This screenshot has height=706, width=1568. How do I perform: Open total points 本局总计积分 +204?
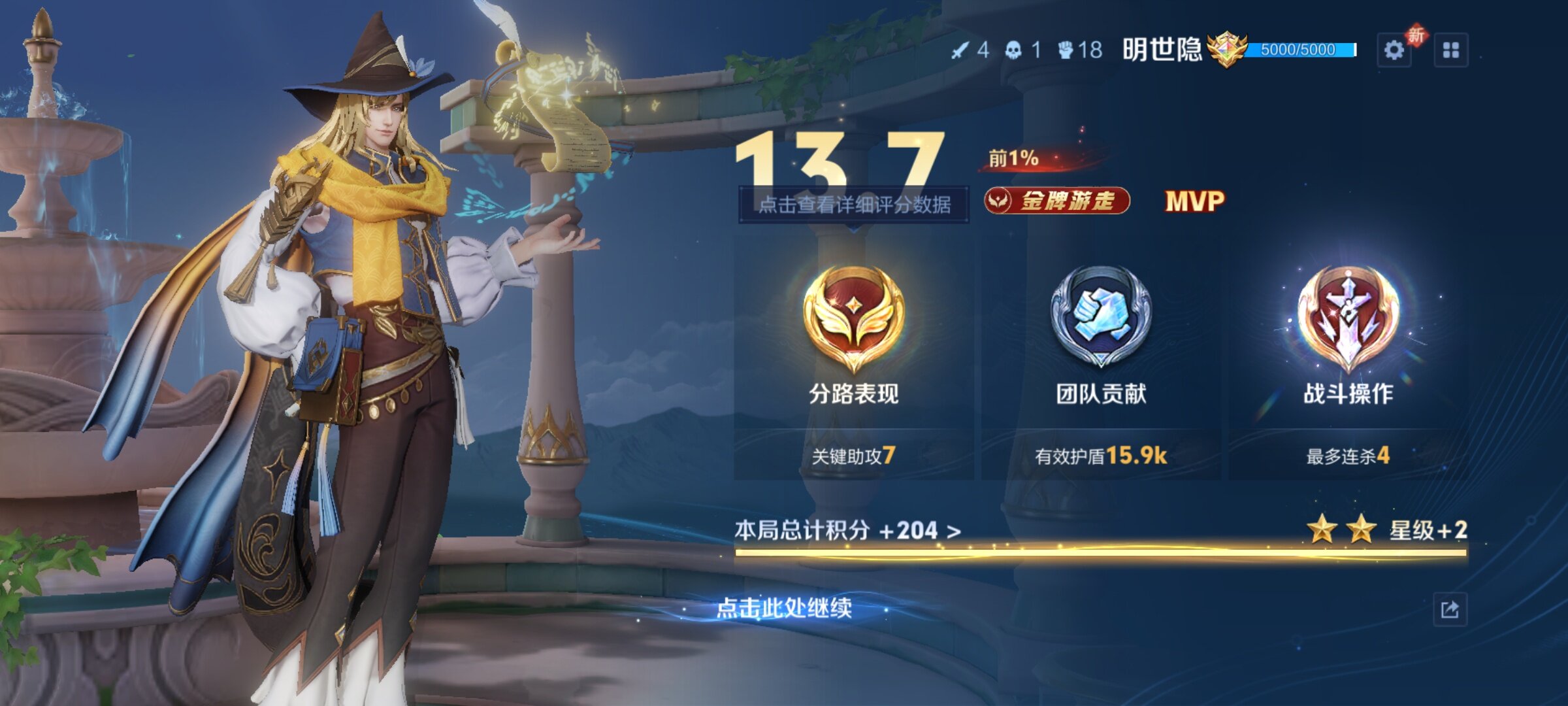tap(847, 530)
